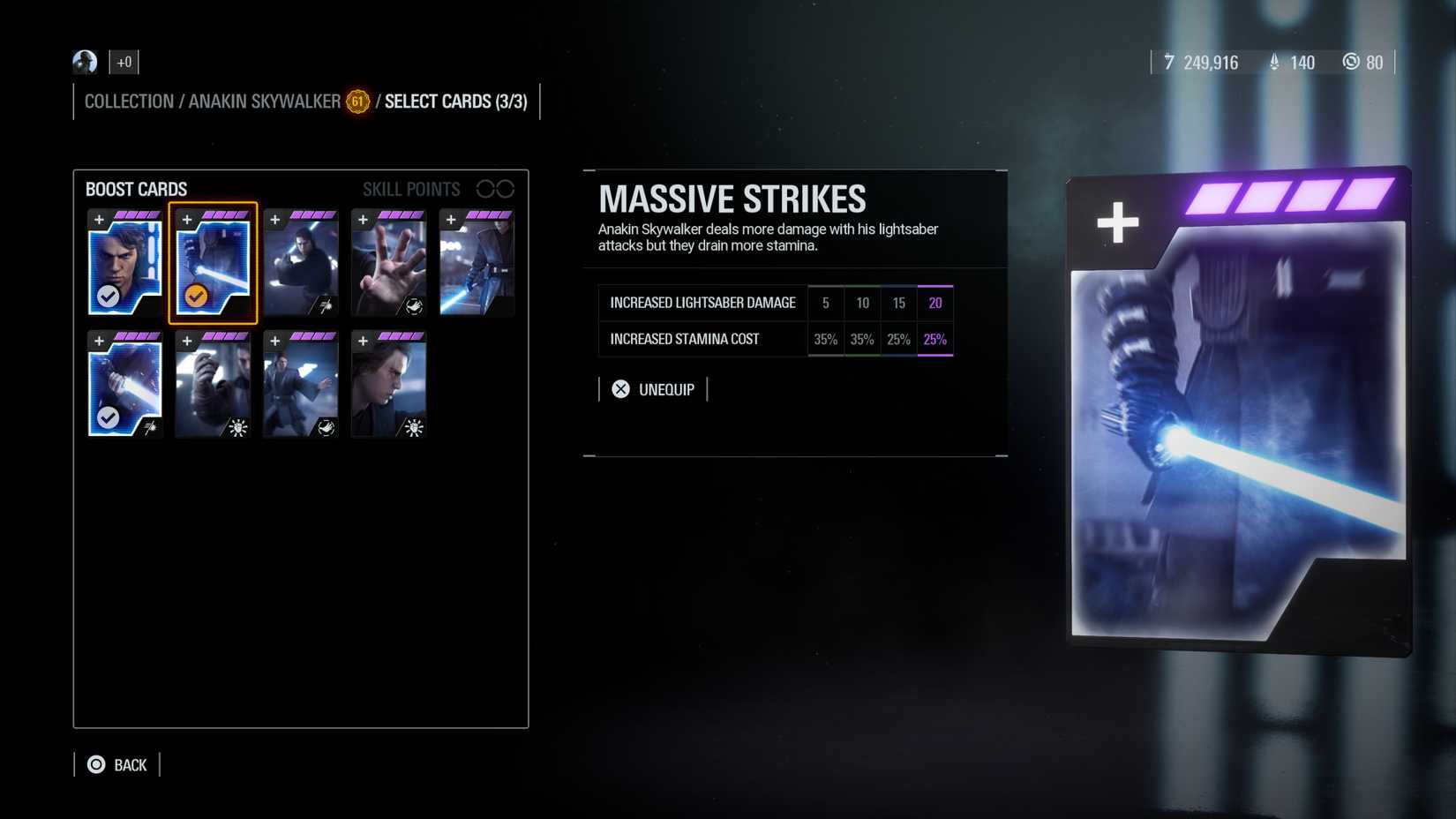Click the hand ability icon on the Force push card
This screenshot has width=1456, height=819.
click(414, 308)
